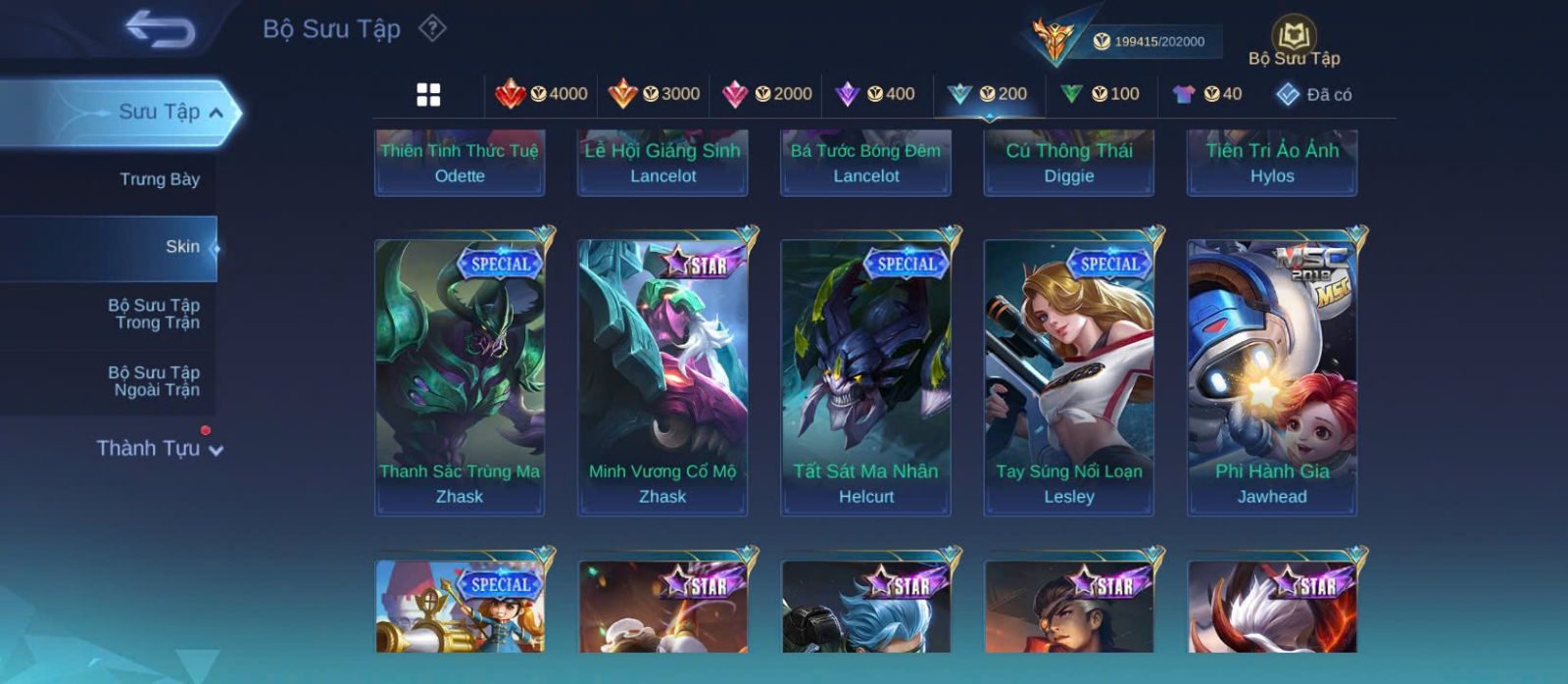Go back using the arrow button
Image resolution: width=1568 pixels, height=684 pixels.
point(160,29)
